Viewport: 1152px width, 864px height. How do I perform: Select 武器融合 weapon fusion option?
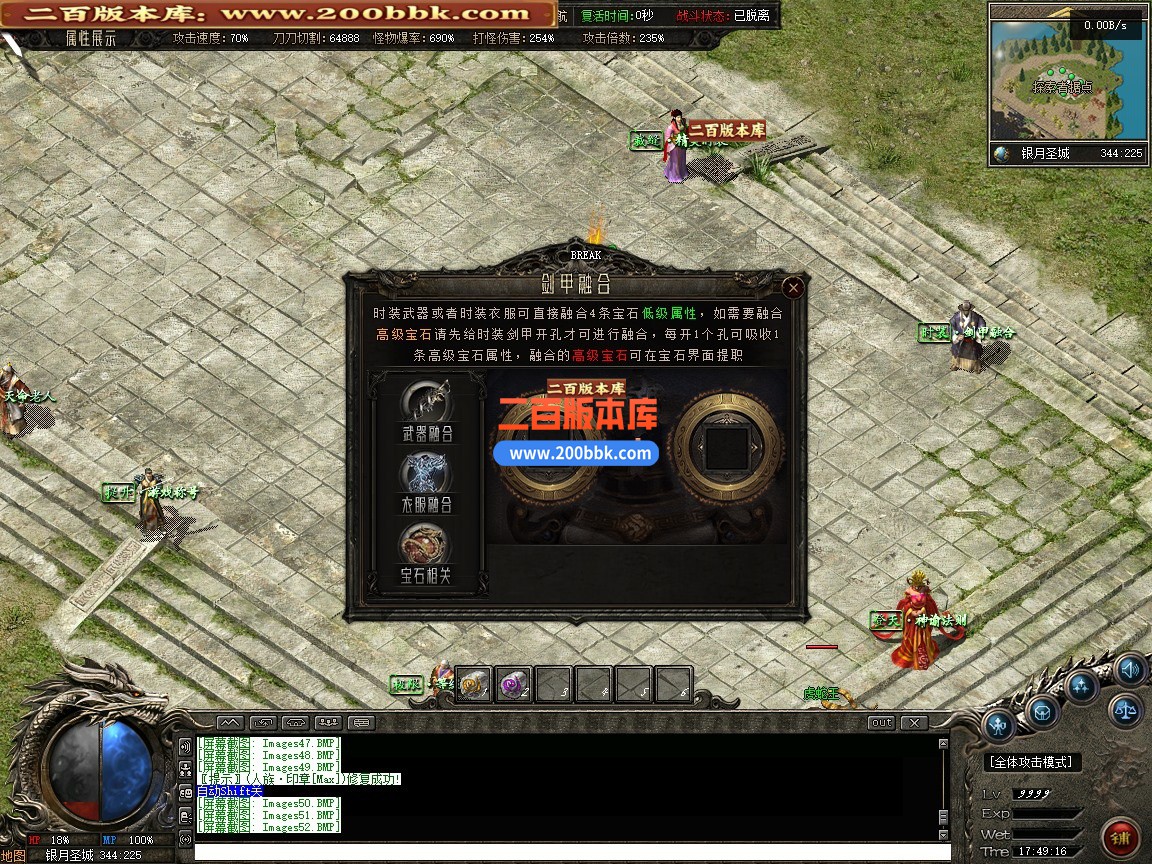coord(426,409)
